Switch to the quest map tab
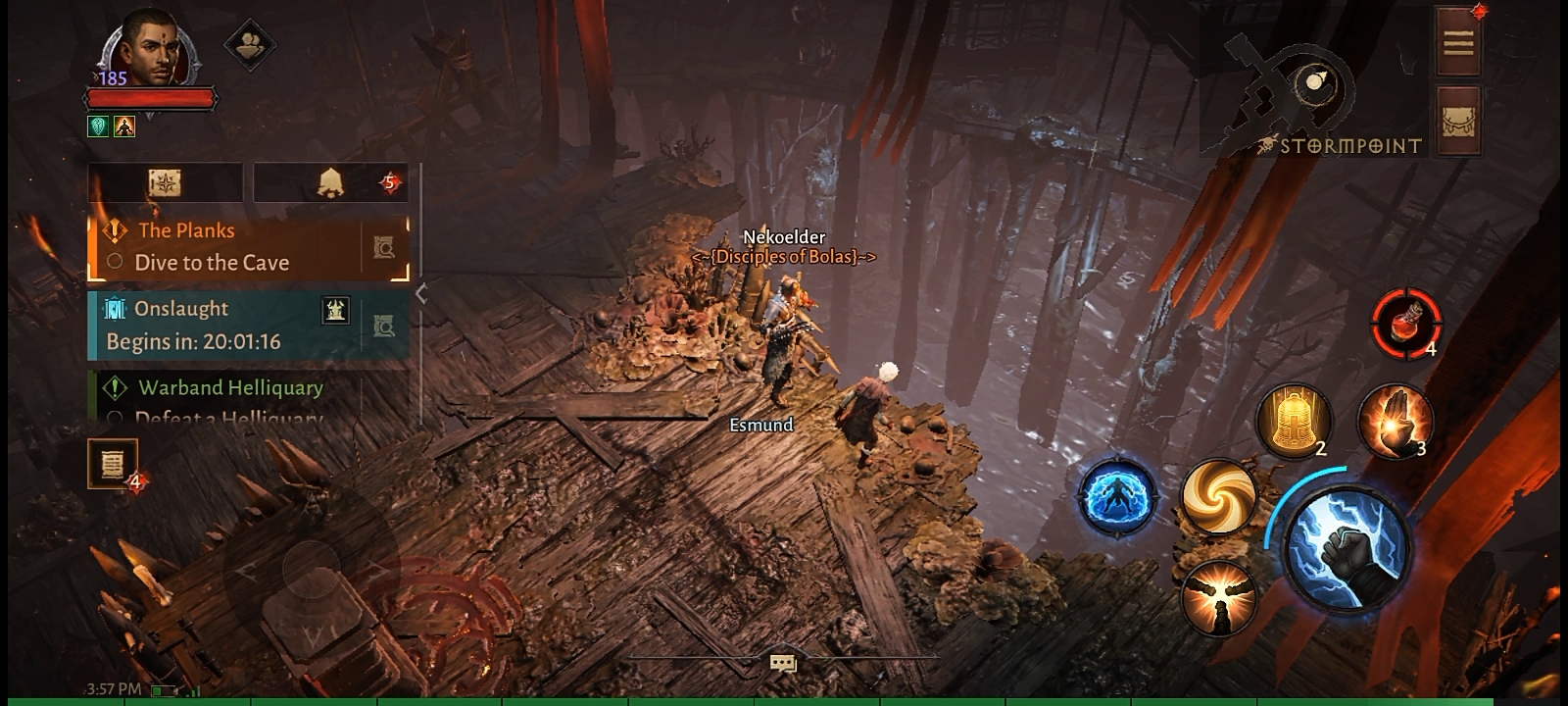The width and height of the screenshot is (1568, 706). pos(165,182)
